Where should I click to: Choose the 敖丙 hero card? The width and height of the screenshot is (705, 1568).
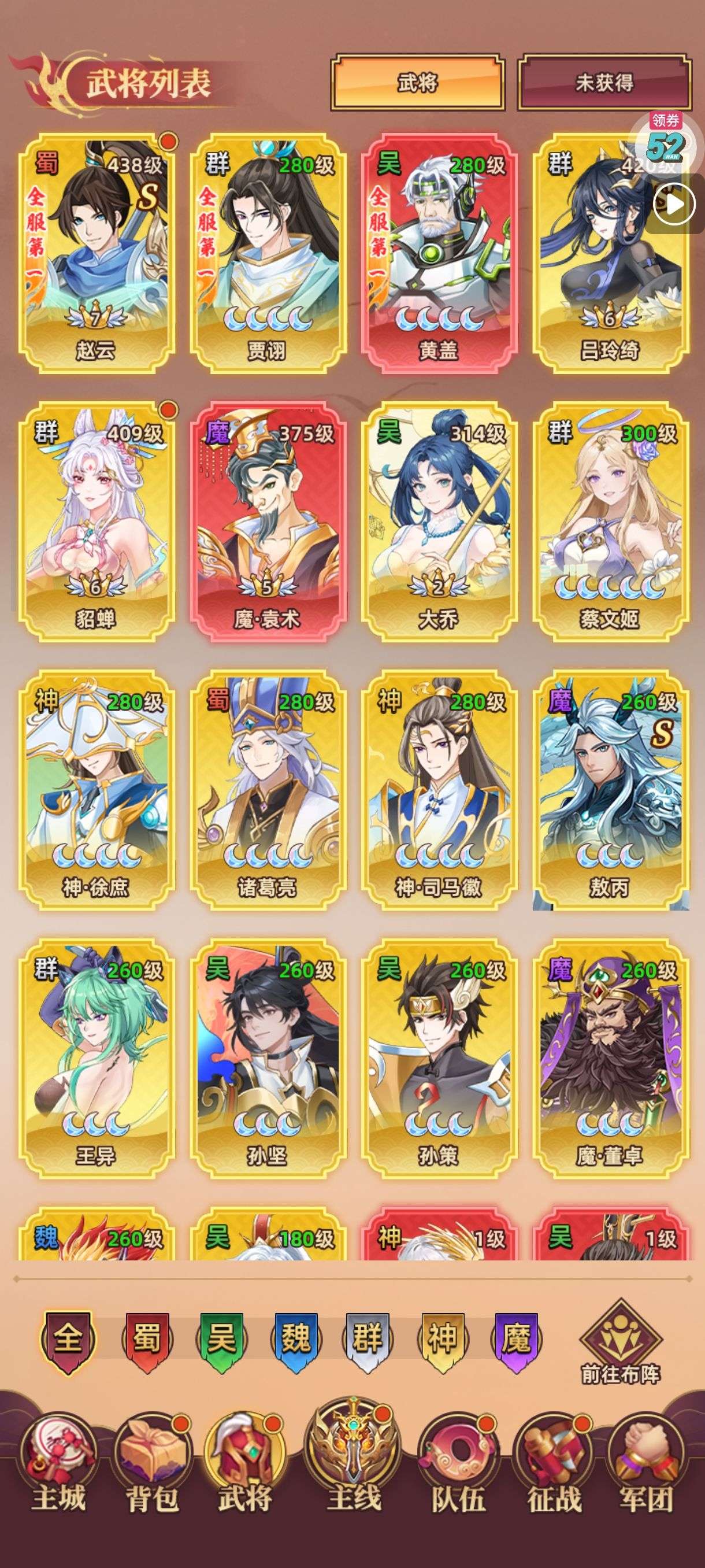(x=610, y=789)
